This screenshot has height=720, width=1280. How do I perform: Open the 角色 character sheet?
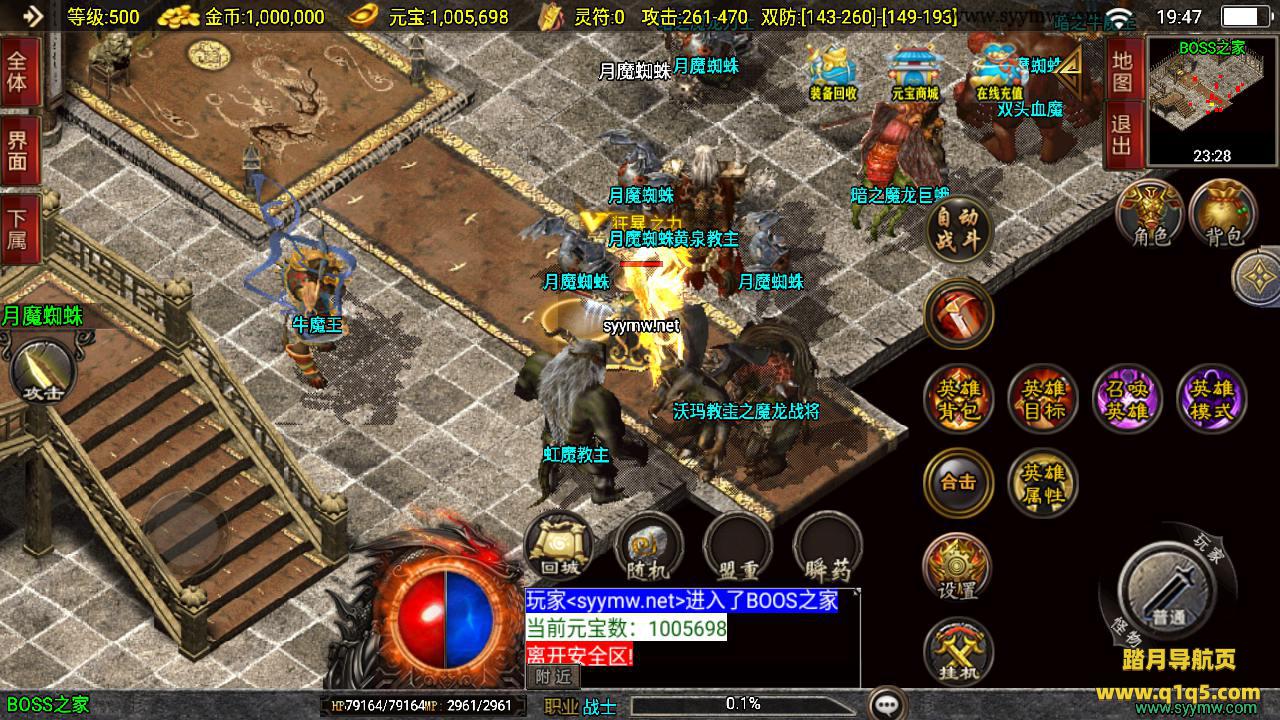pyautogui.click(x=1151, y=213)
